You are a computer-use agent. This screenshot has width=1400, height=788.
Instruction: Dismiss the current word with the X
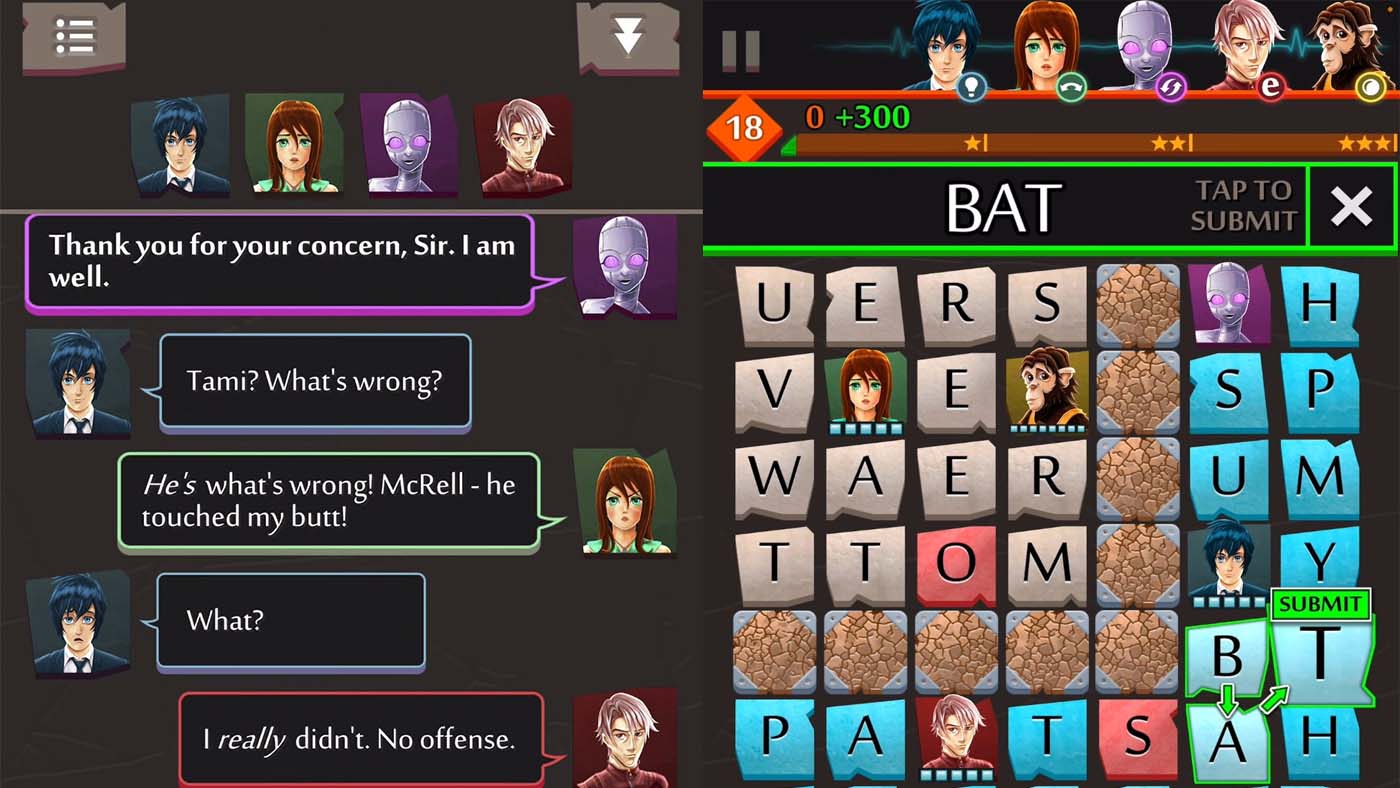click(1352, 207)
